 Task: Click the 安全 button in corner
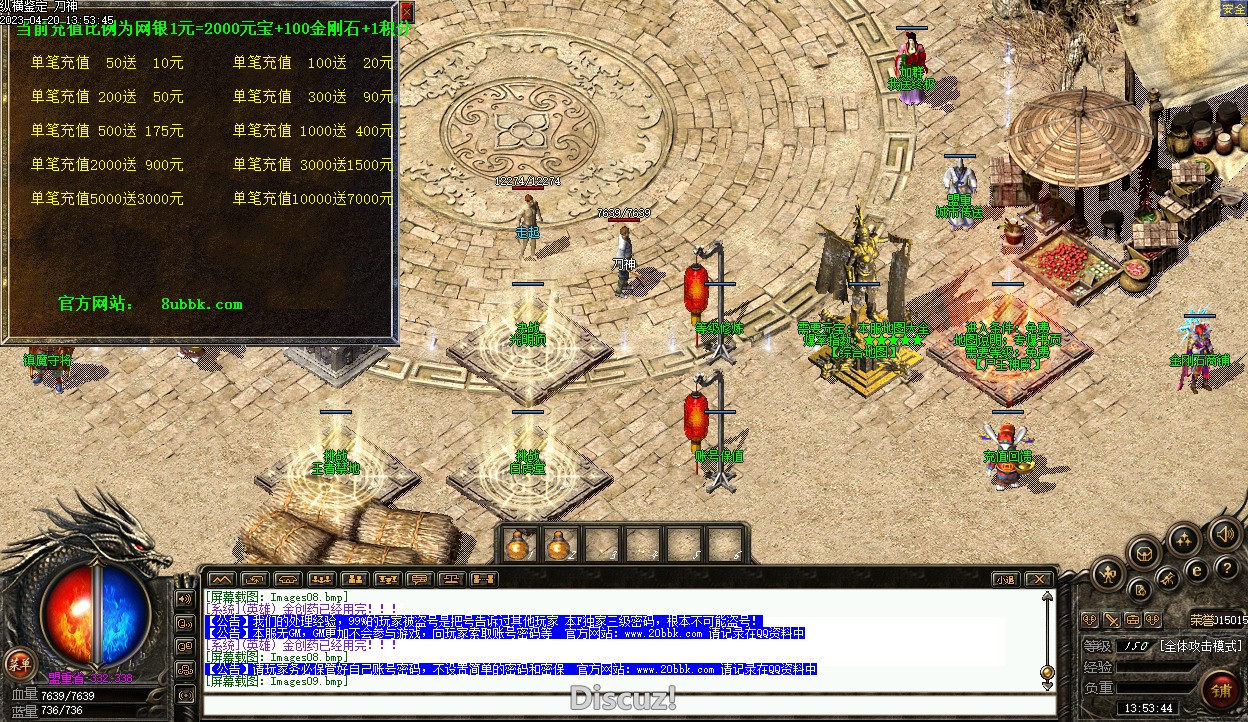coord(1233,9)
